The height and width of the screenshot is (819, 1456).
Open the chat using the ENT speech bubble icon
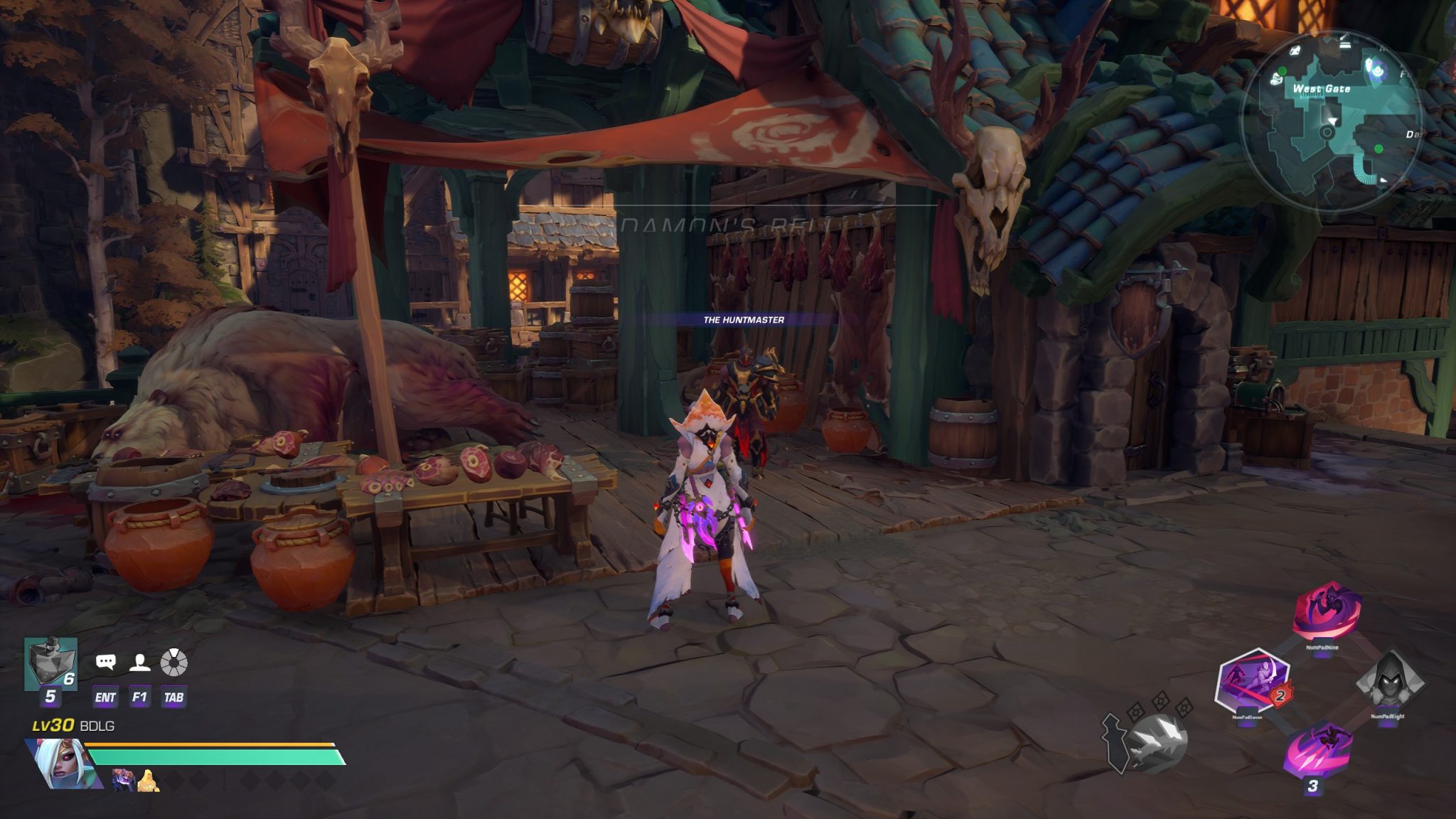(x=105, y=662)
